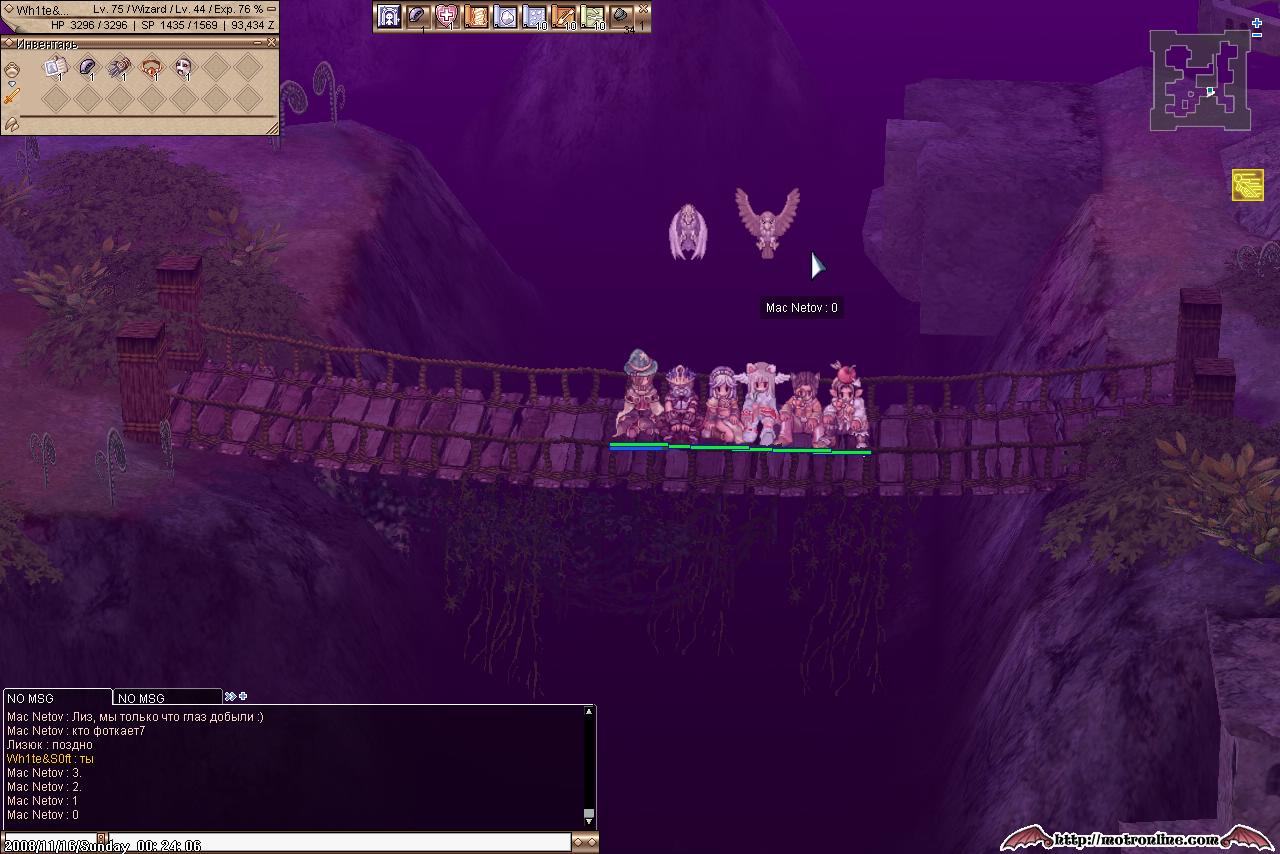
Task: Activate the first hotbar skill with figure
Action: 388,16
